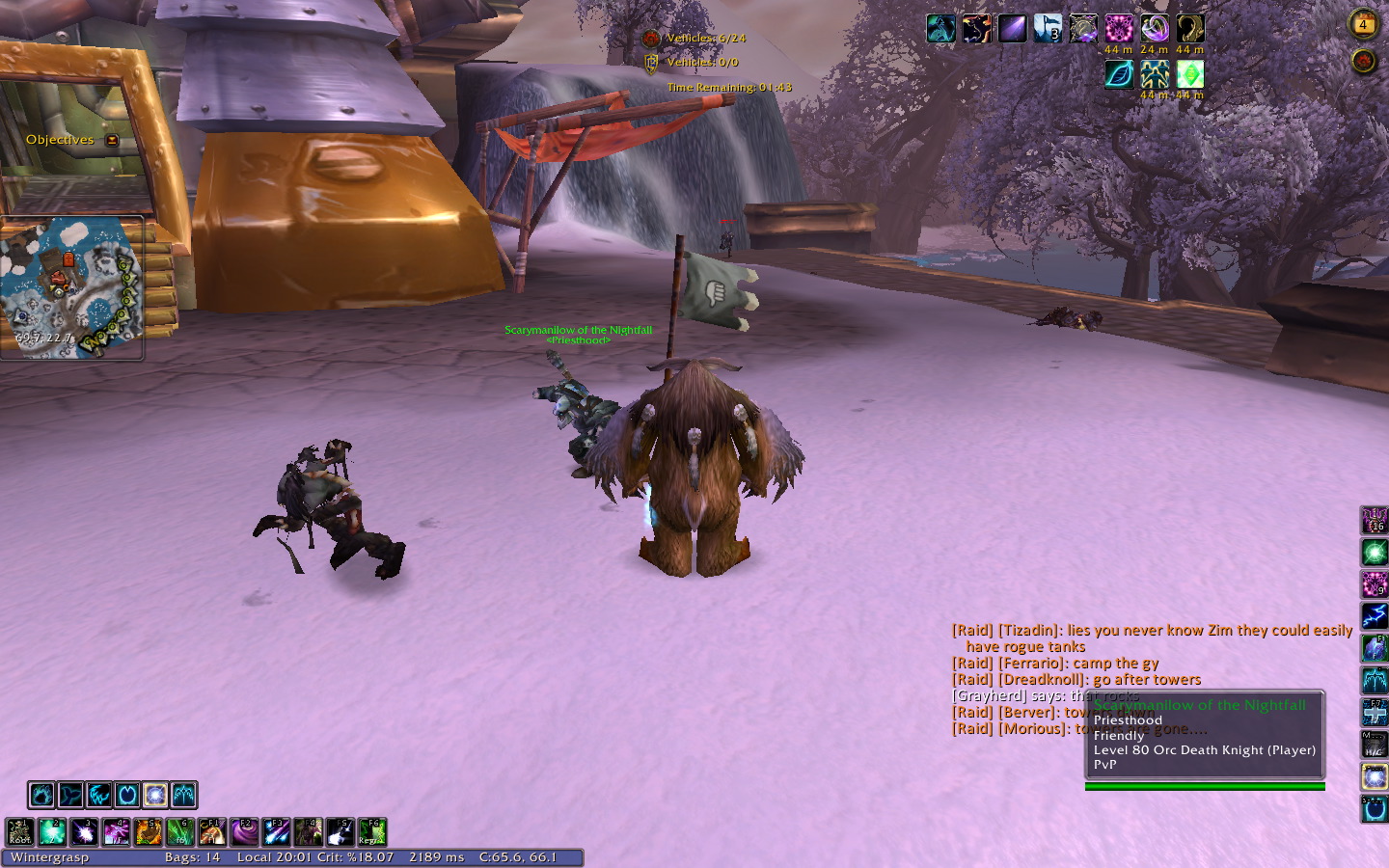The height and width of the screenshot is (868, 1389).
Task: Use the green burst ability on side bar
Action: [1374, 553]
